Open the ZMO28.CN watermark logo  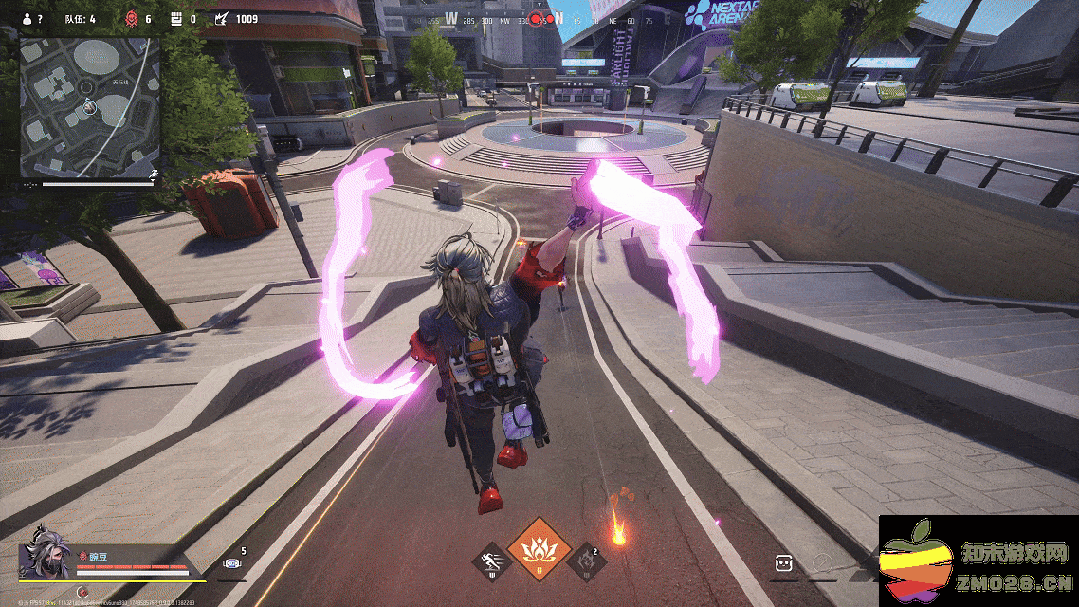coord(978,561)
